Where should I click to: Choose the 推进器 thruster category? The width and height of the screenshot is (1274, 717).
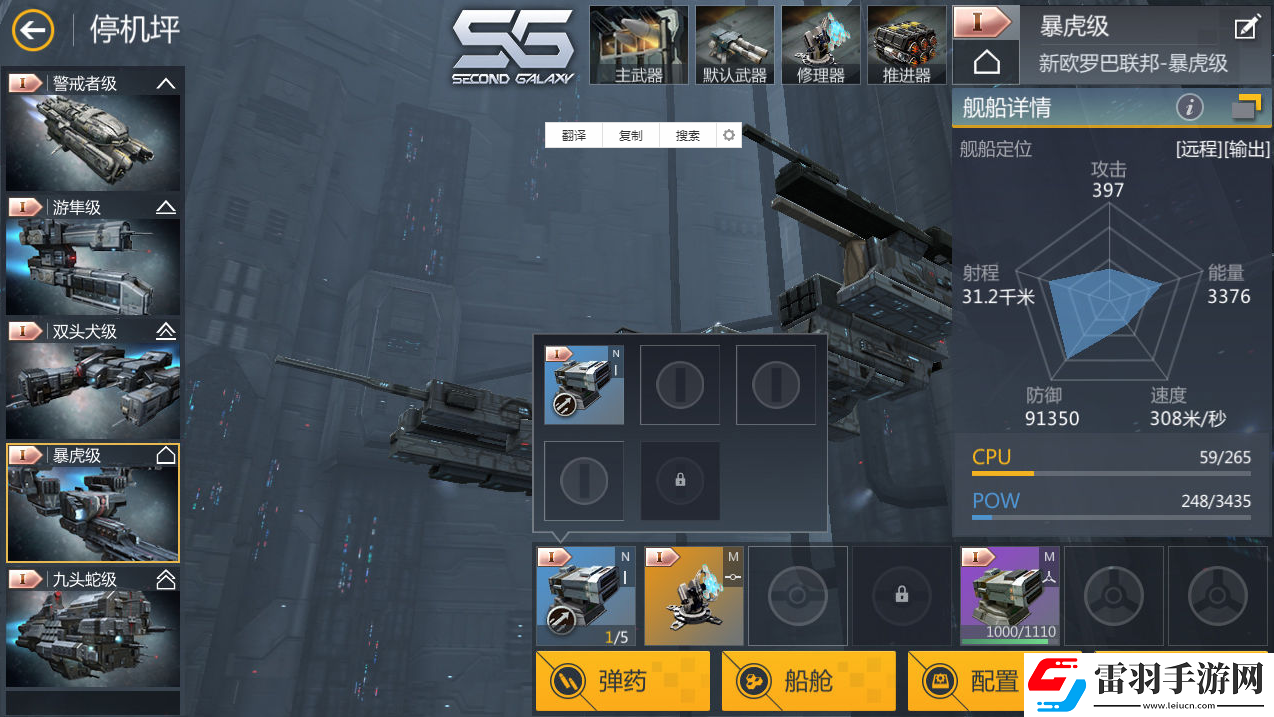tap(907, 45)
